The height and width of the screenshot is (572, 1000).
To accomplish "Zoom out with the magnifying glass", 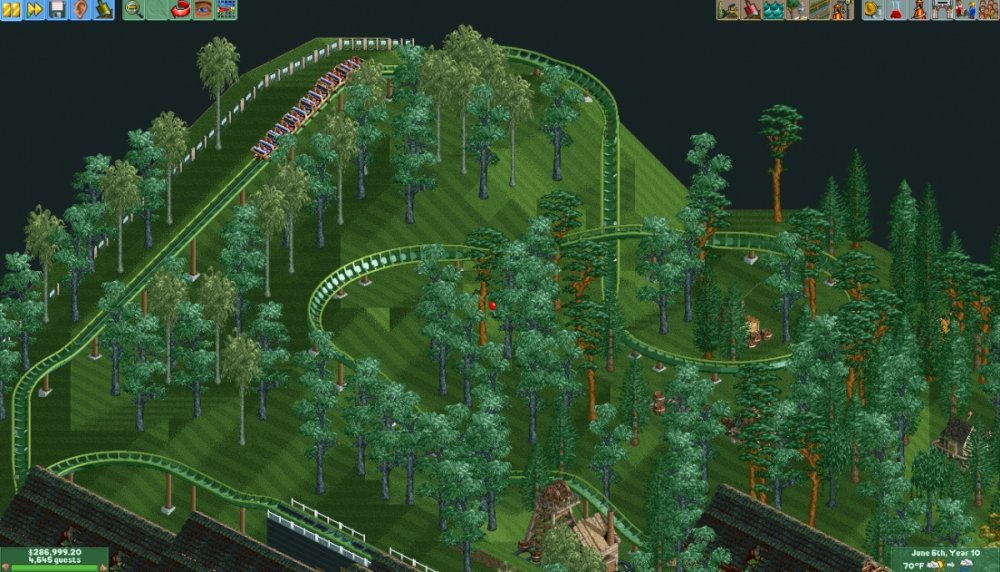I will [x=133, y=10].
